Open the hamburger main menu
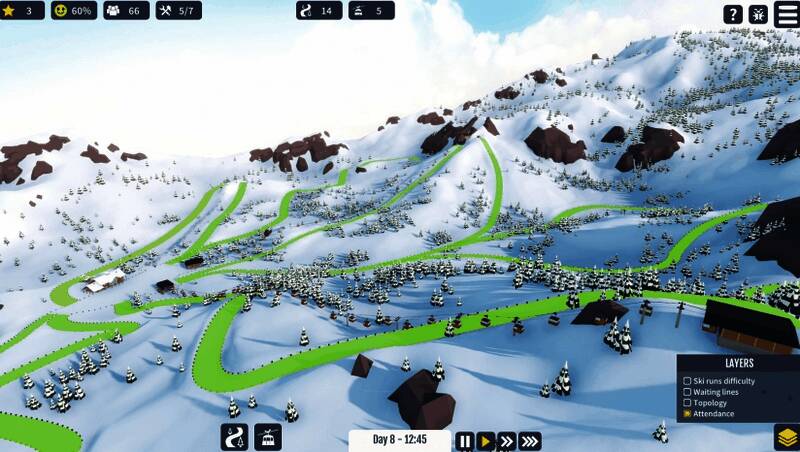 [x=786, y=14]
